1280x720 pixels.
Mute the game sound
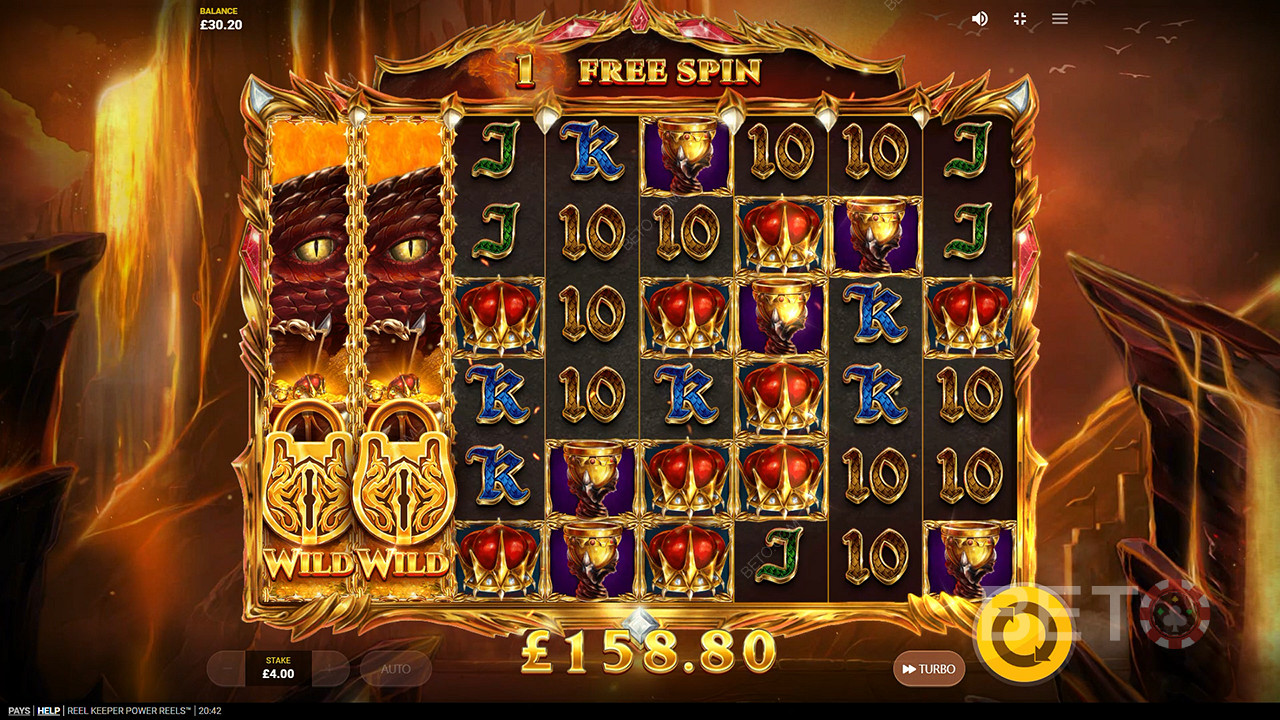(980, 19)
